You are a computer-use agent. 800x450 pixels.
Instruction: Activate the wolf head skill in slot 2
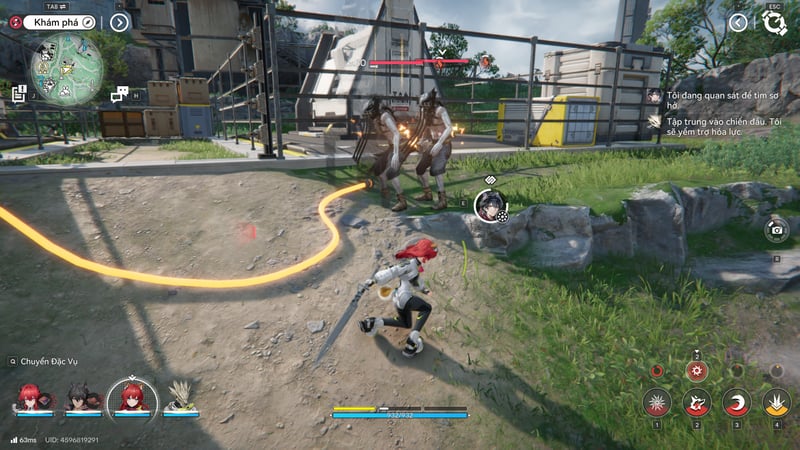point(697,402)
